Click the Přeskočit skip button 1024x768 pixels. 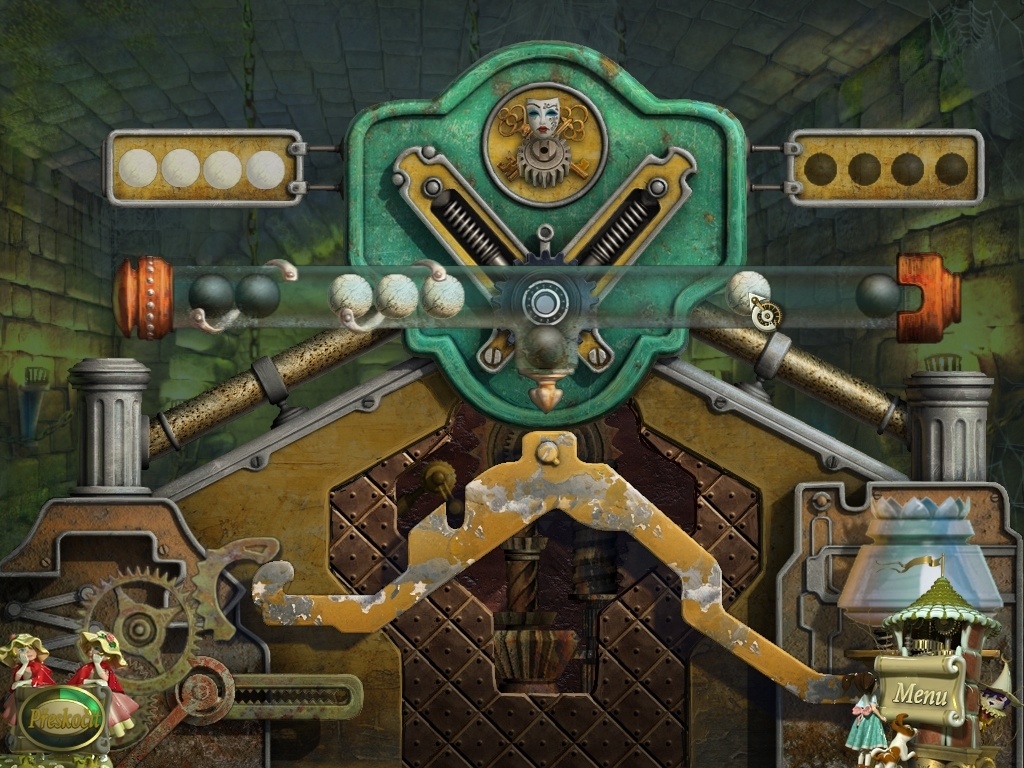coord(62,717)
